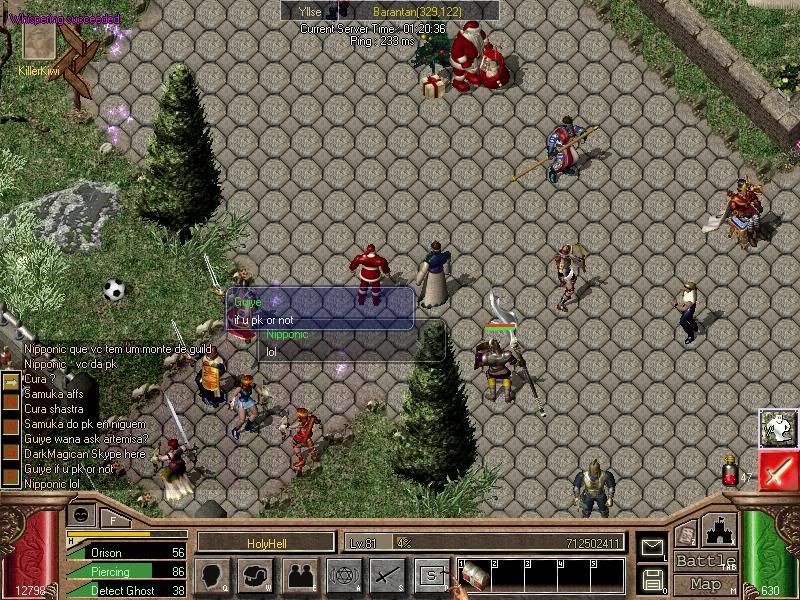Click the arrow button atop chat filters
The image size is (800, 600).
[9, 383]
